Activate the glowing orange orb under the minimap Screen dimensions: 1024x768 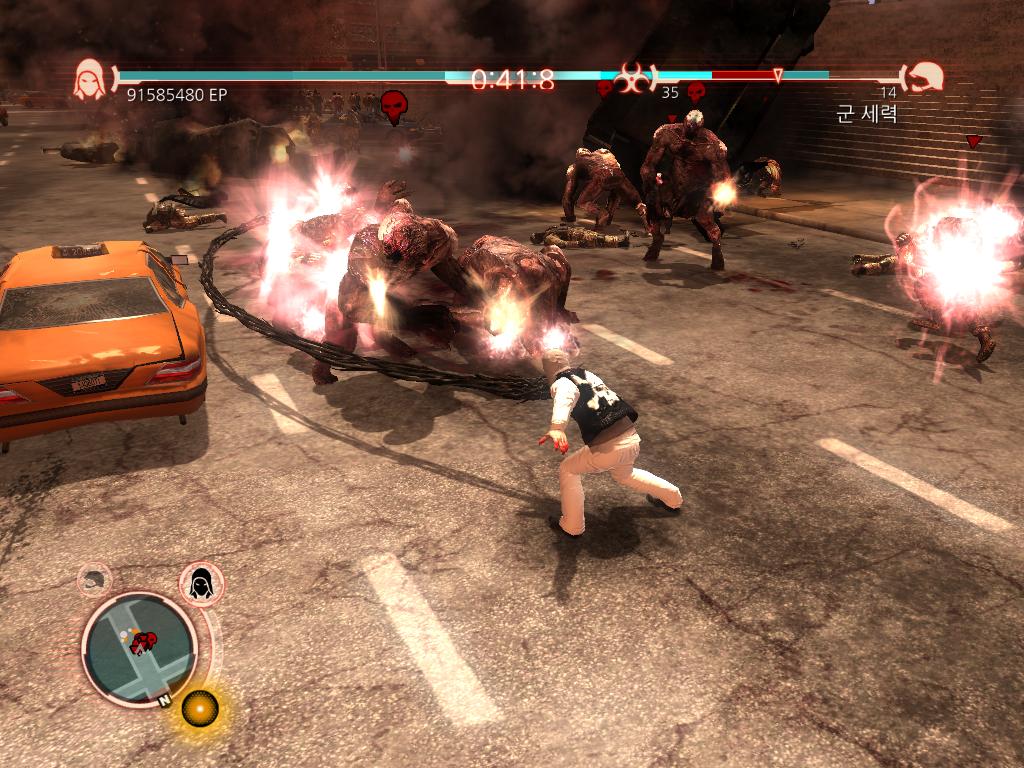[199, 708]
